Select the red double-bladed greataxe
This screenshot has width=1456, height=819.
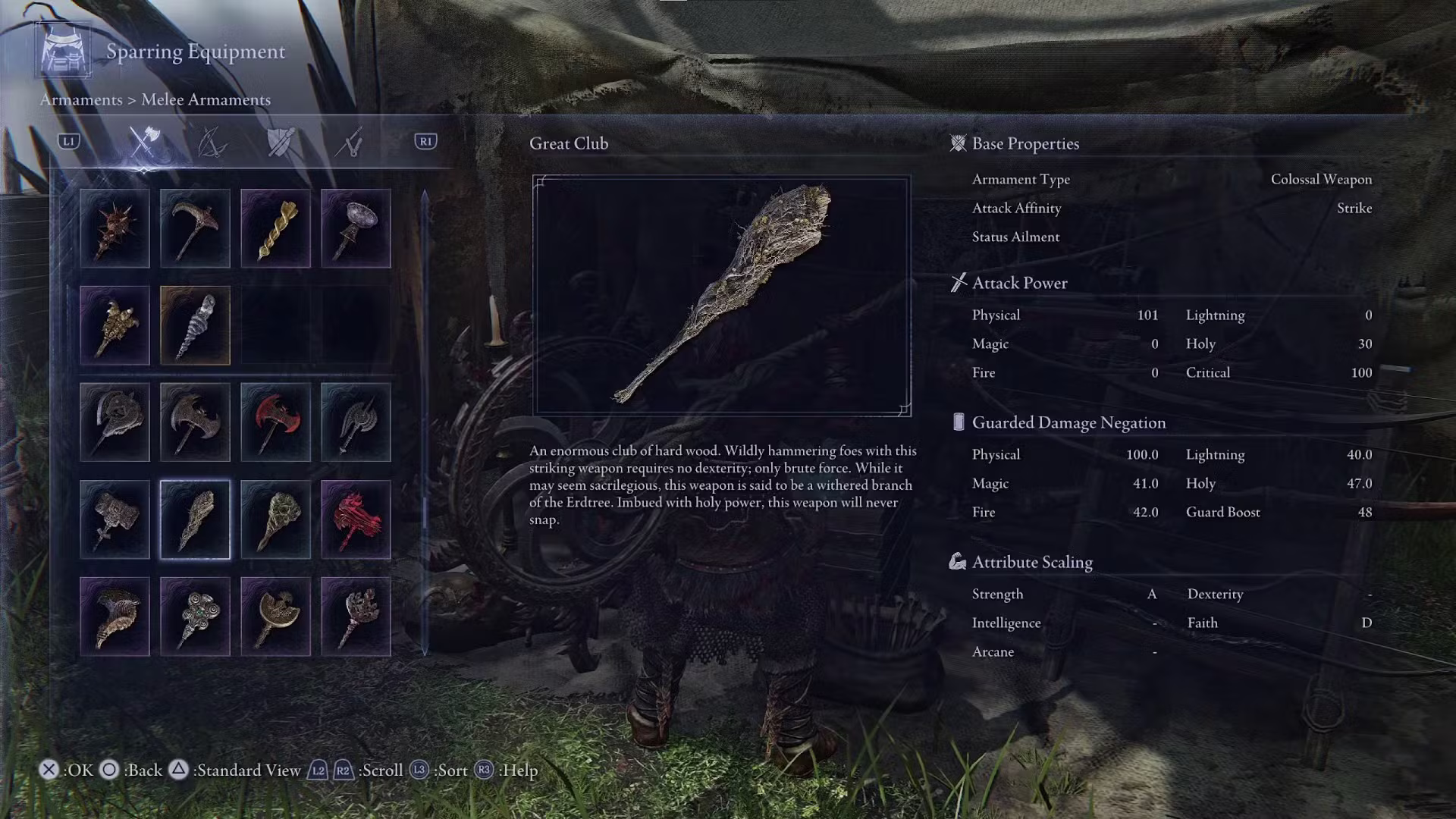(275, 422)
